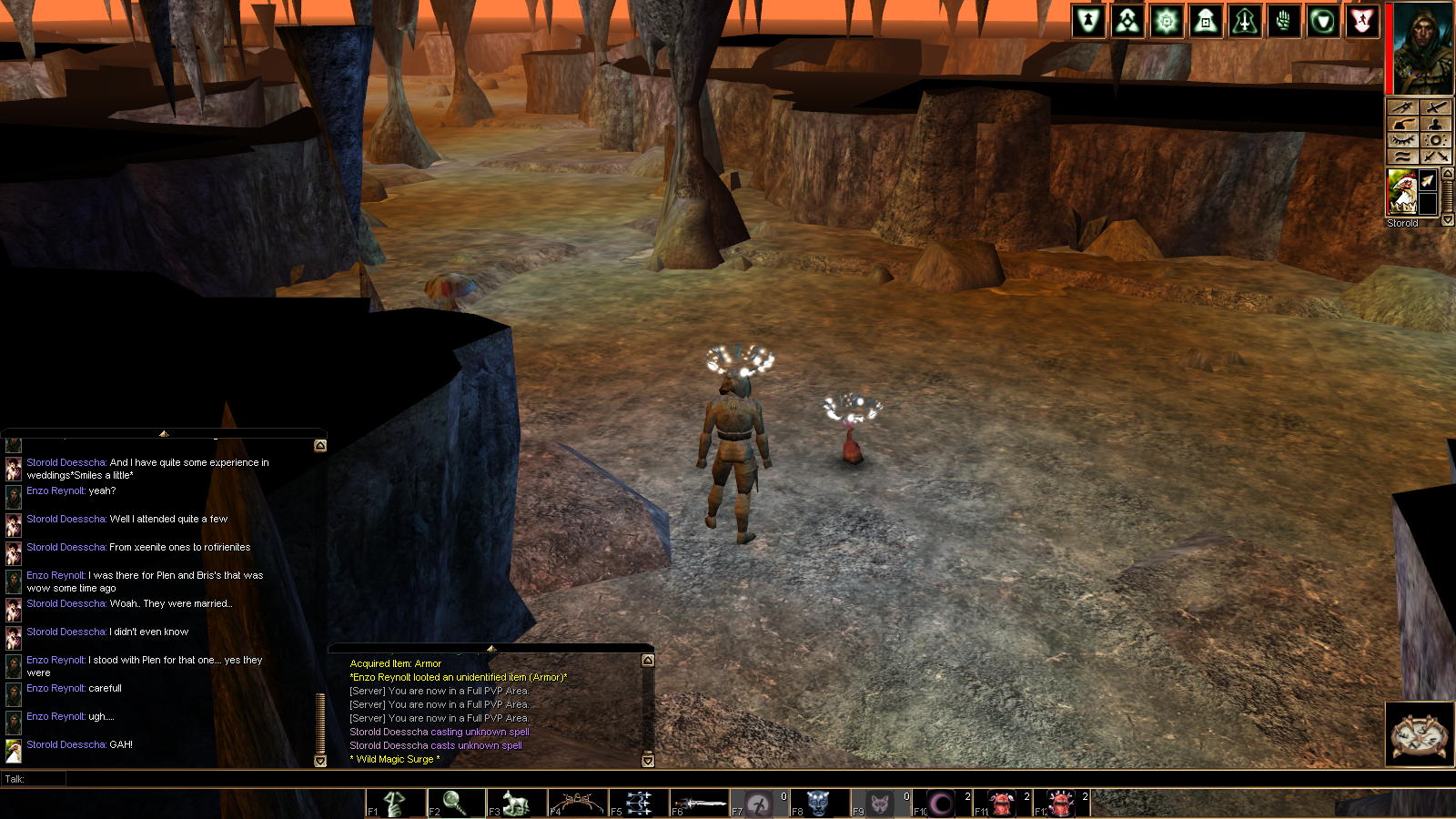
Task: Cast the dark ring spell in F10
Action: (x=941, y=804)
